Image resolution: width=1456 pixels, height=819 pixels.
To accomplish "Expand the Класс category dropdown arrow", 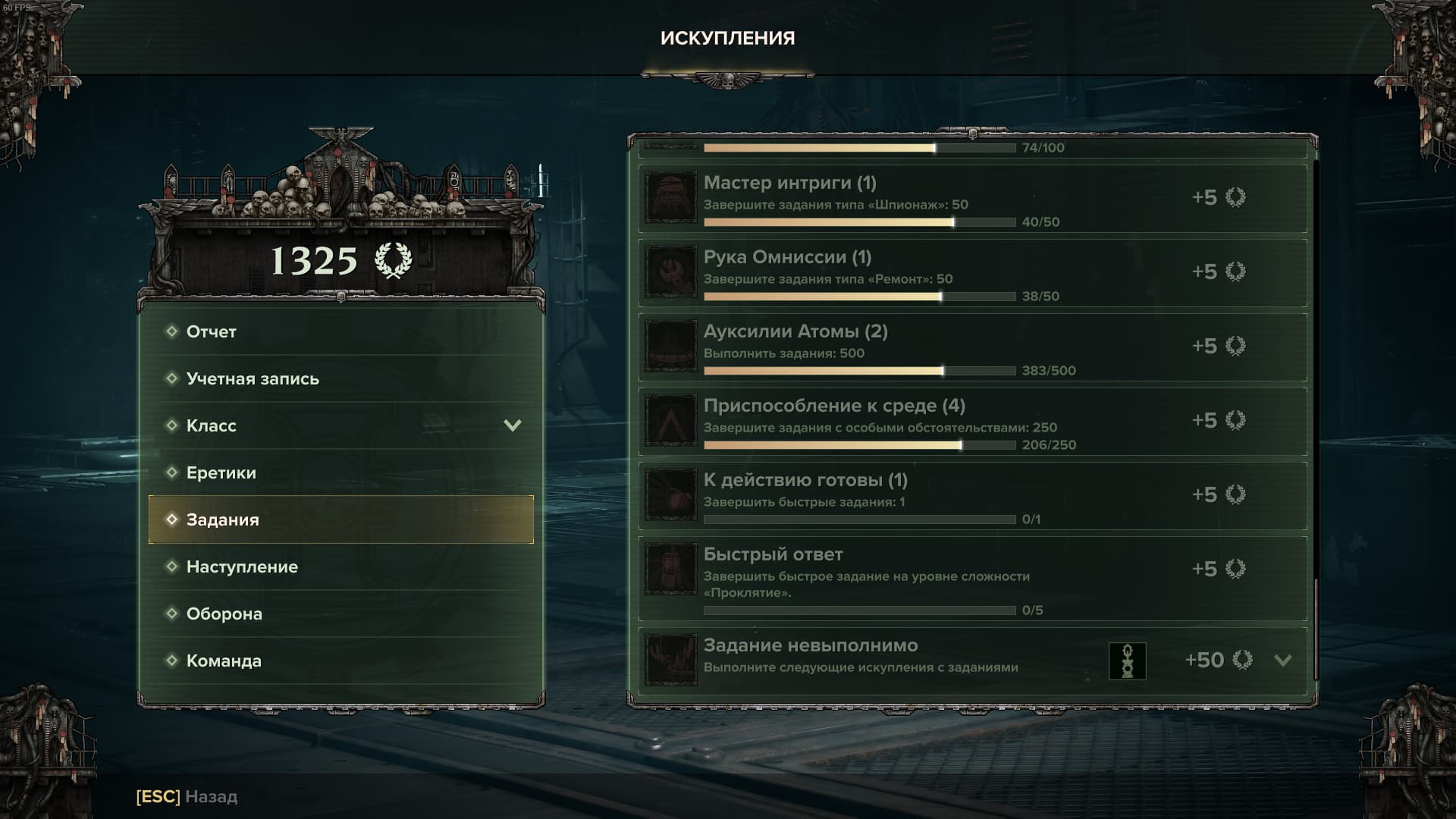I will tap(513, 425).
